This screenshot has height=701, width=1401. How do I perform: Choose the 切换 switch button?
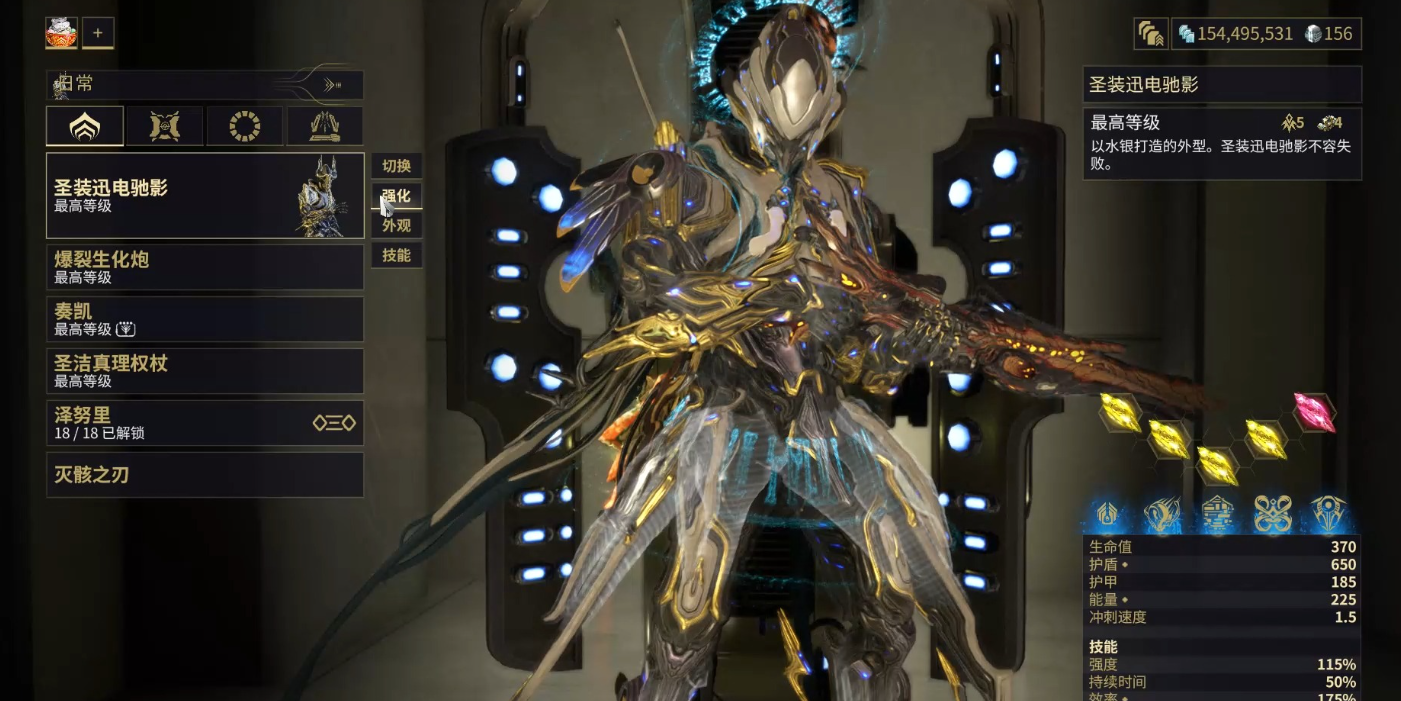click(x=397, y=166)
